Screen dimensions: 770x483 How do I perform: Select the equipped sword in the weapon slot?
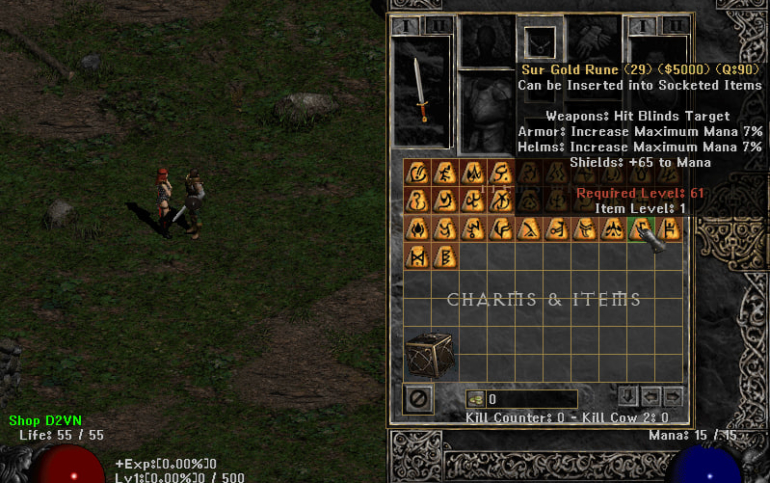coord(422,90)
